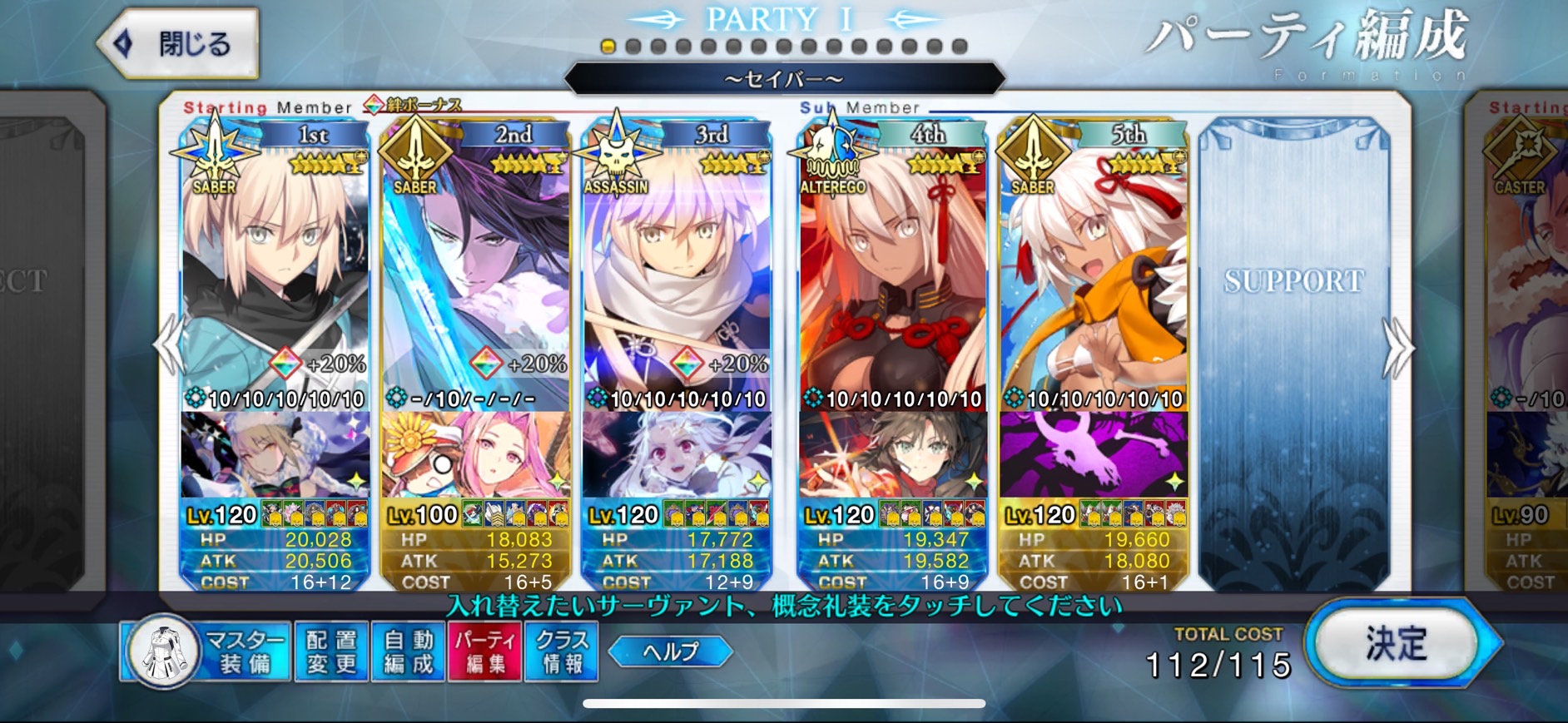Viewport: 1568px width, 723px height.
Task: Close the party formation screen with 閉じる
Action: point(178,43)
